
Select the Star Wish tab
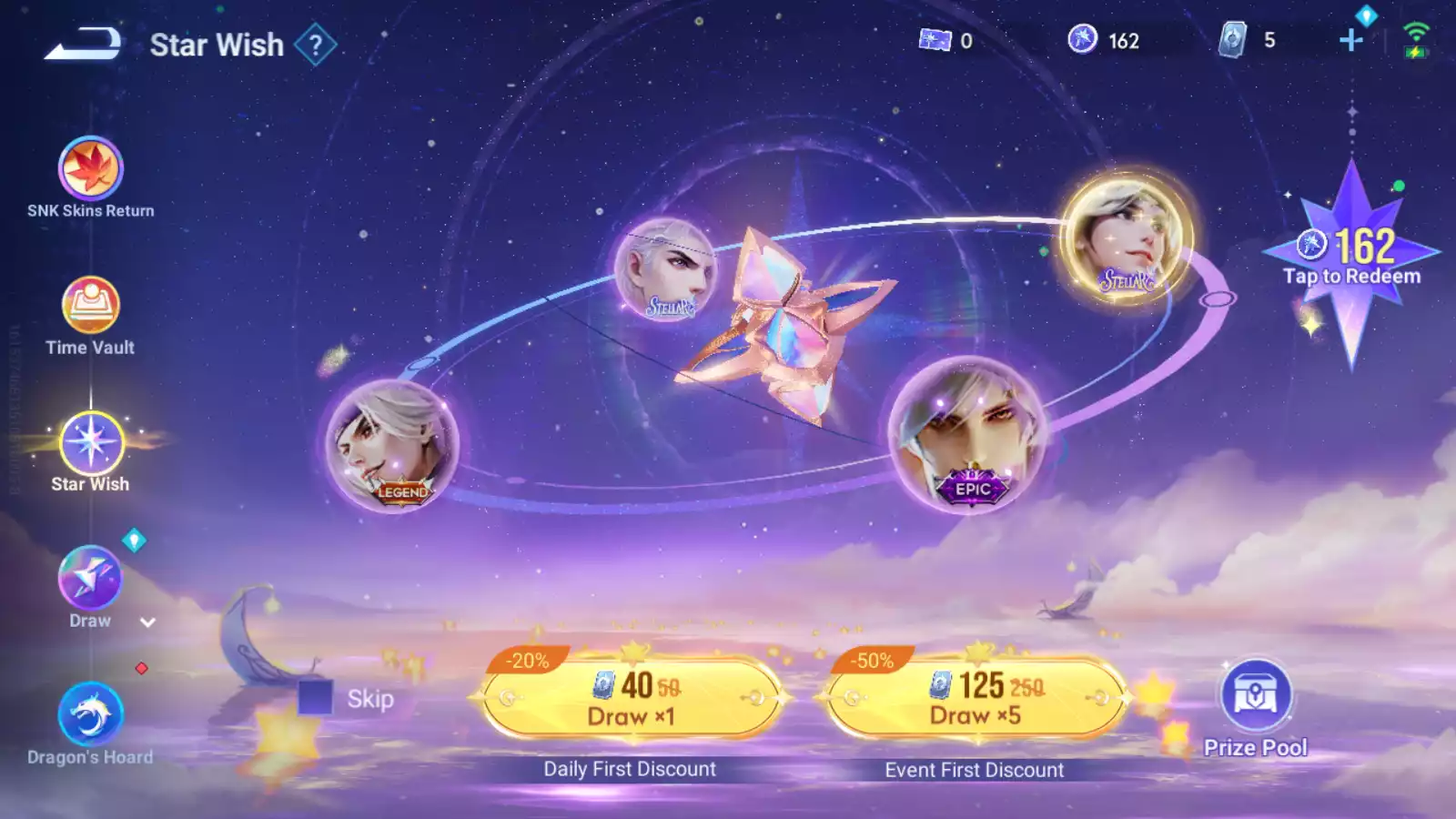point(90,444)
